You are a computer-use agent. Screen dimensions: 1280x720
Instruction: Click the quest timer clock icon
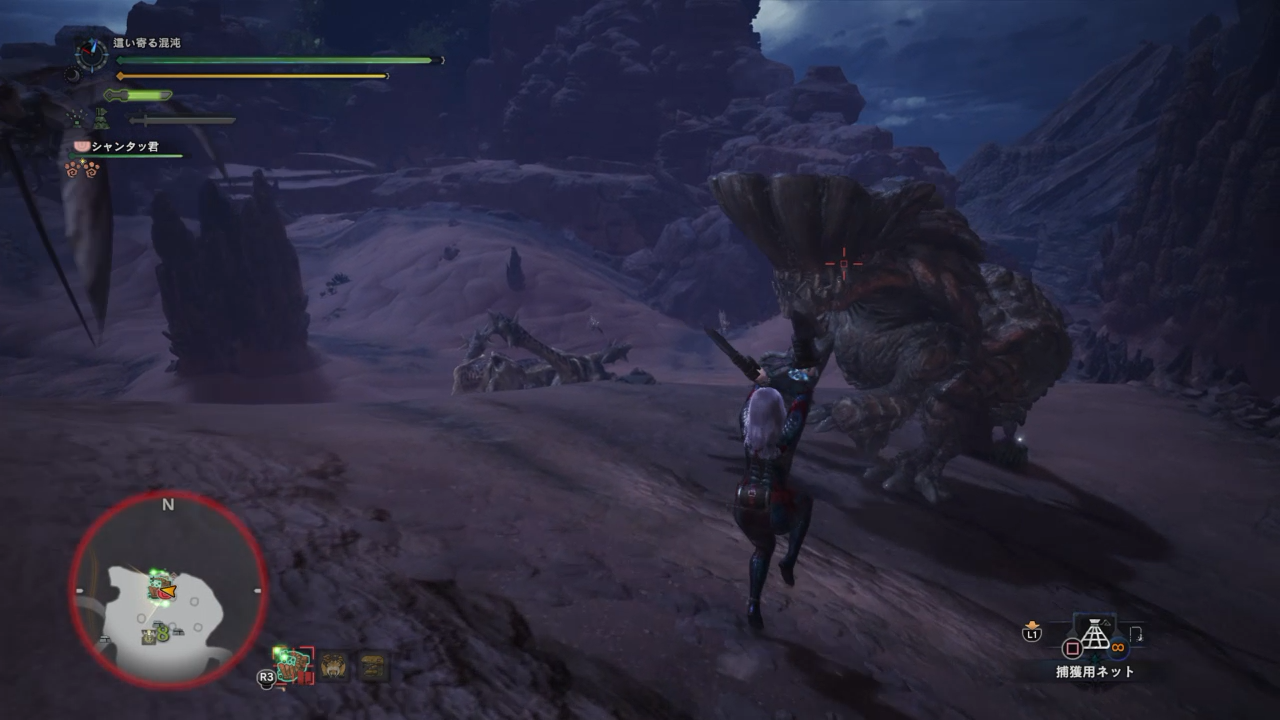point(92,54)
